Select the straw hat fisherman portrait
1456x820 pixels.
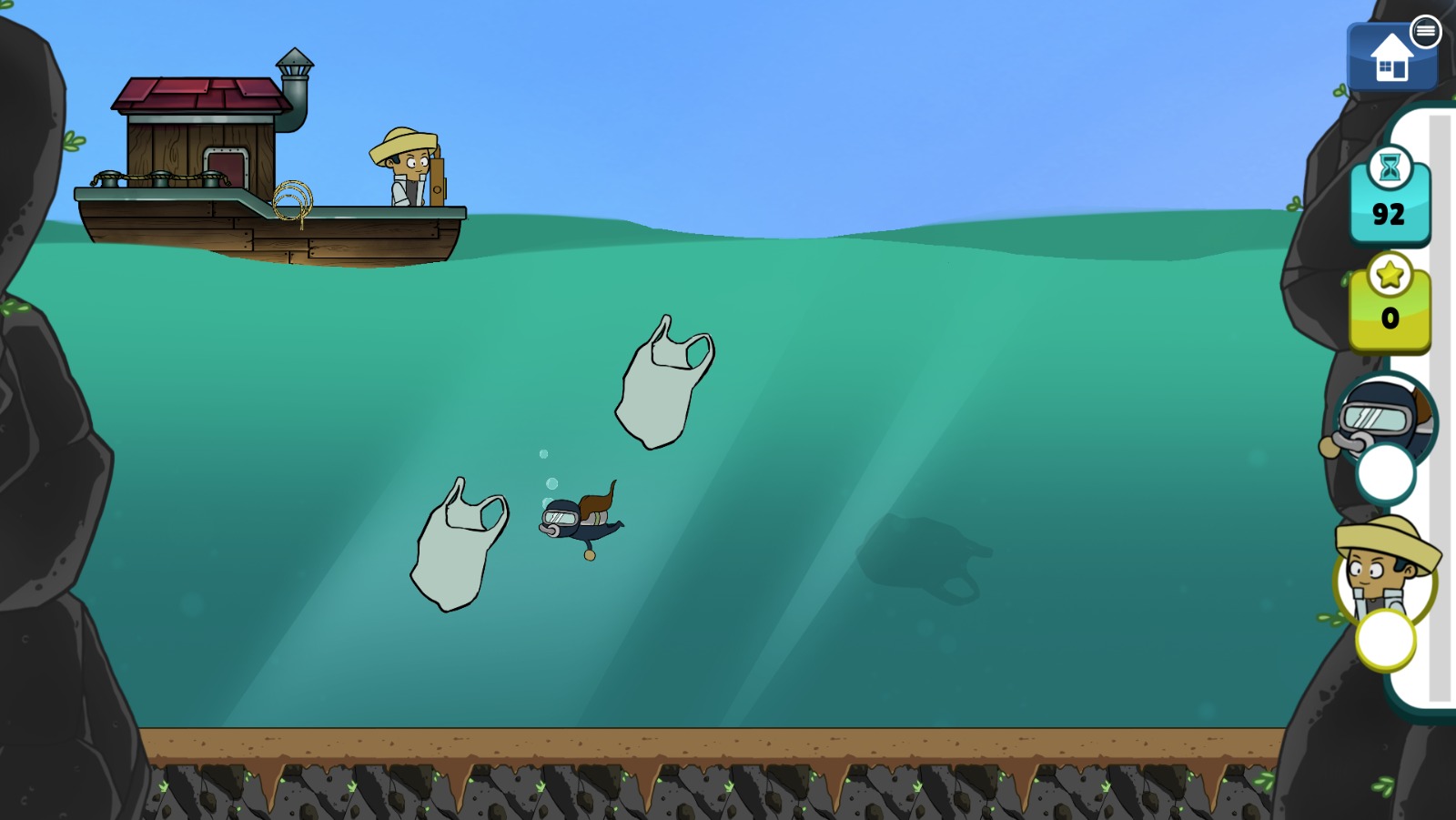(x=1384, y=573)
